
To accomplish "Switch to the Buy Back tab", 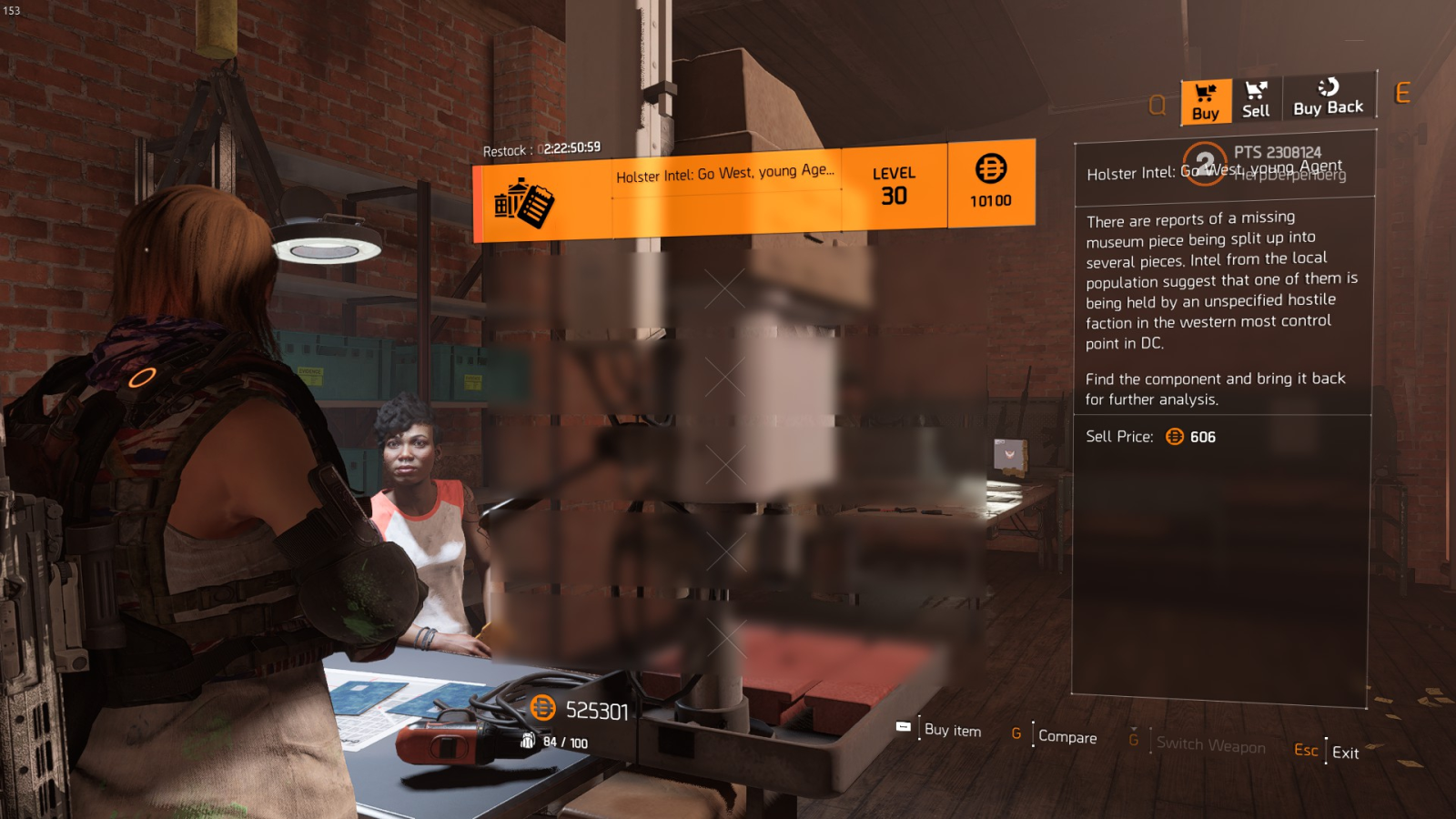I will (x=1328, y=97).
